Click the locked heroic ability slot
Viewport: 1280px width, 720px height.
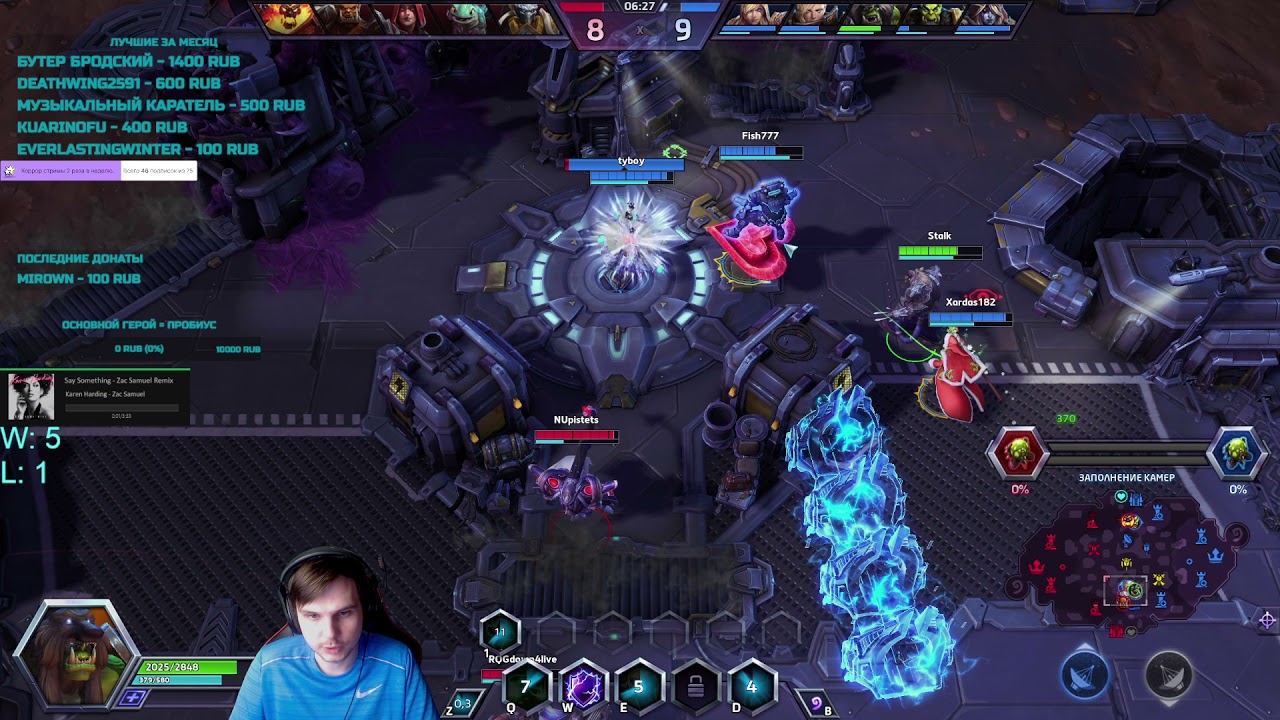coord(695,687)
